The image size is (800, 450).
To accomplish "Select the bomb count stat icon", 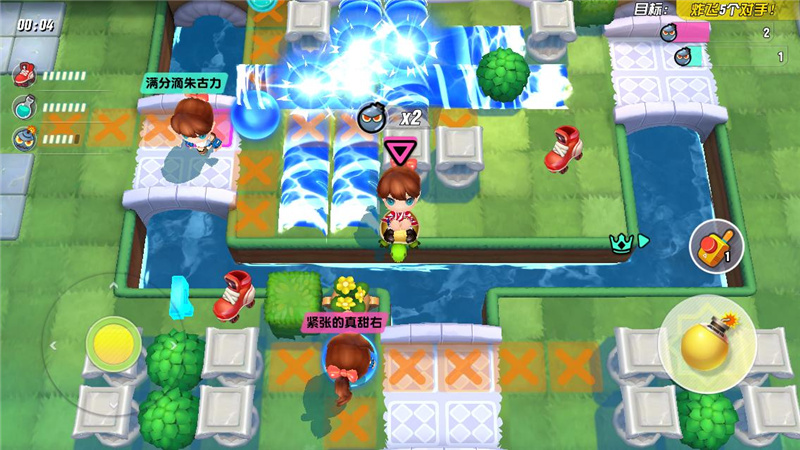I will pyautogui.click(x=24, y=137).
